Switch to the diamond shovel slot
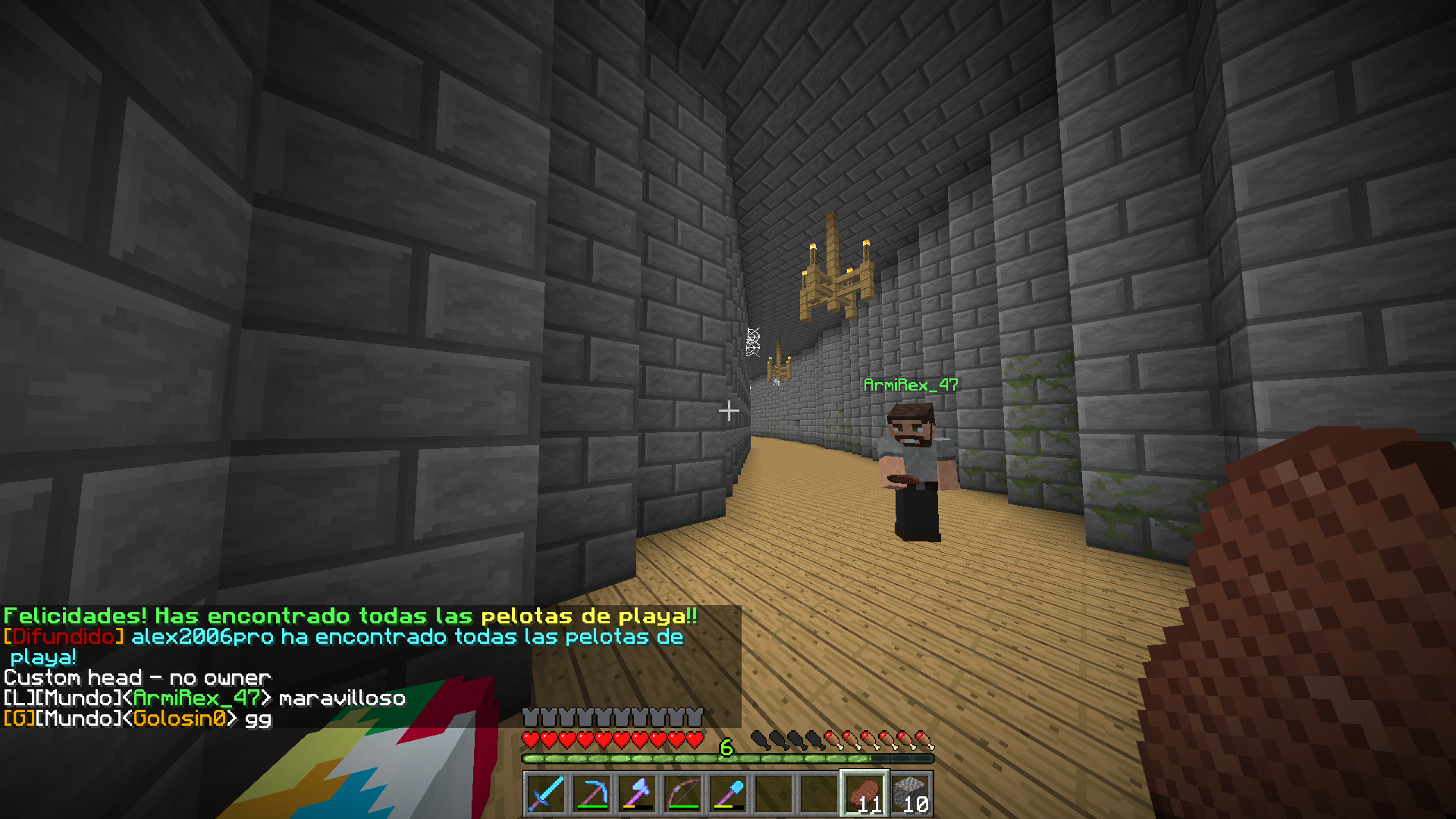Image resolution: width=1456 pixels, height=819 pixels. (728, 794)
